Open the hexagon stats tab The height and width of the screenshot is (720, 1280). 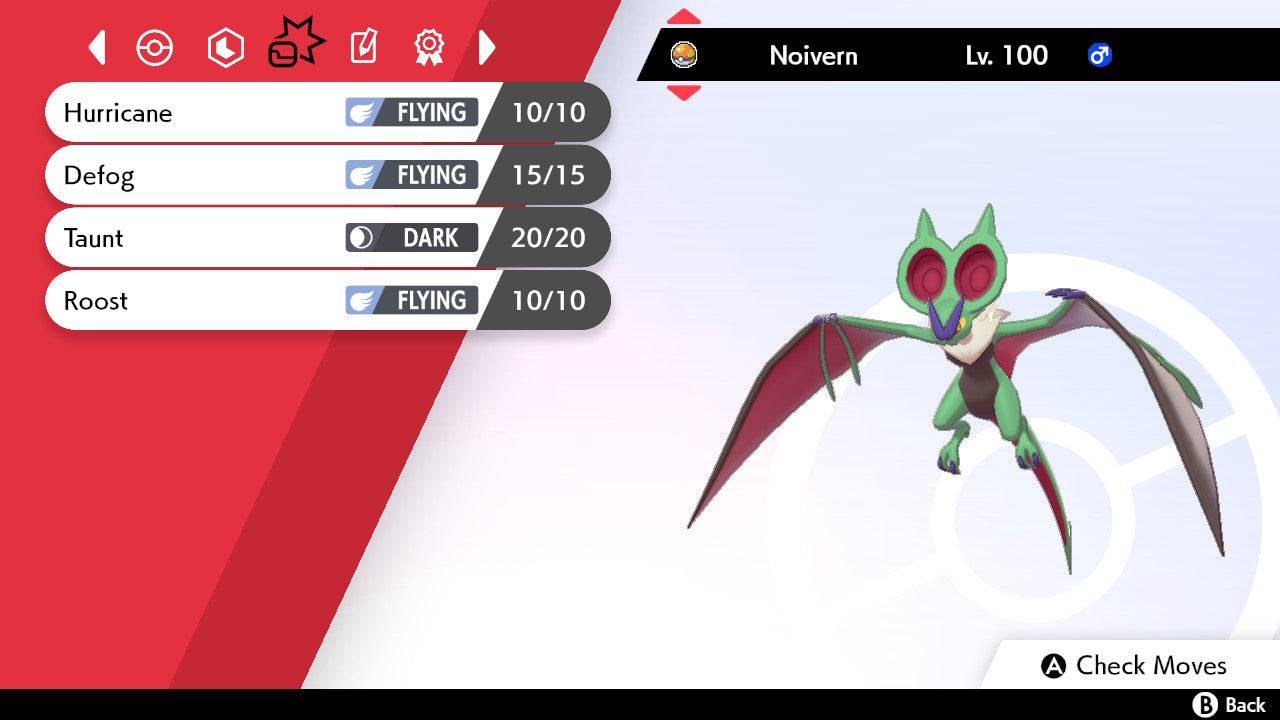tap(225, 47)
